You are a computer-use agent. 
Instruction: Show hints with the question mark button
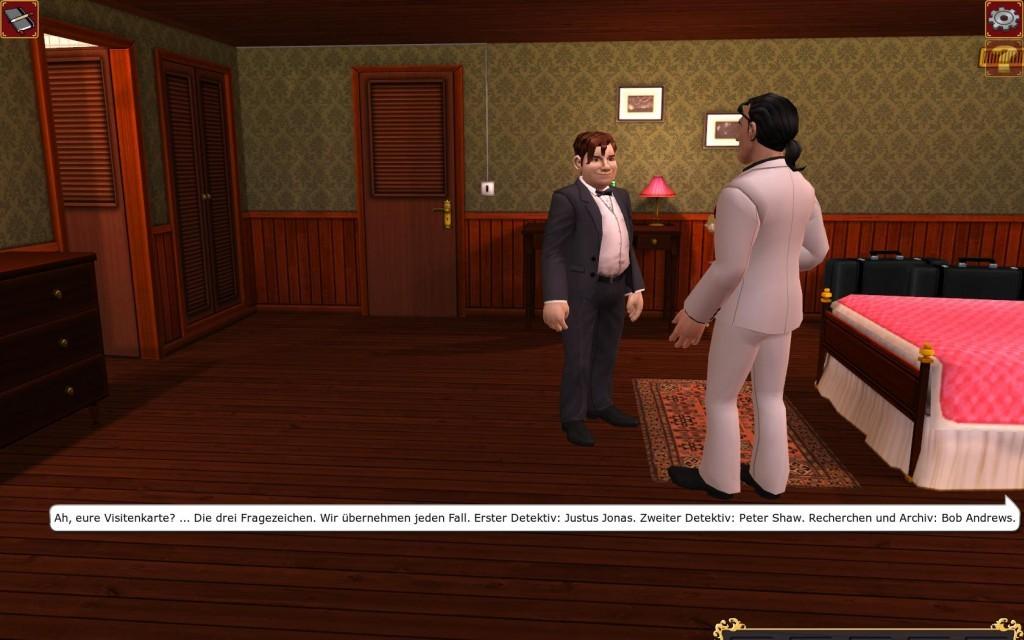click(x=1001, y=58)
